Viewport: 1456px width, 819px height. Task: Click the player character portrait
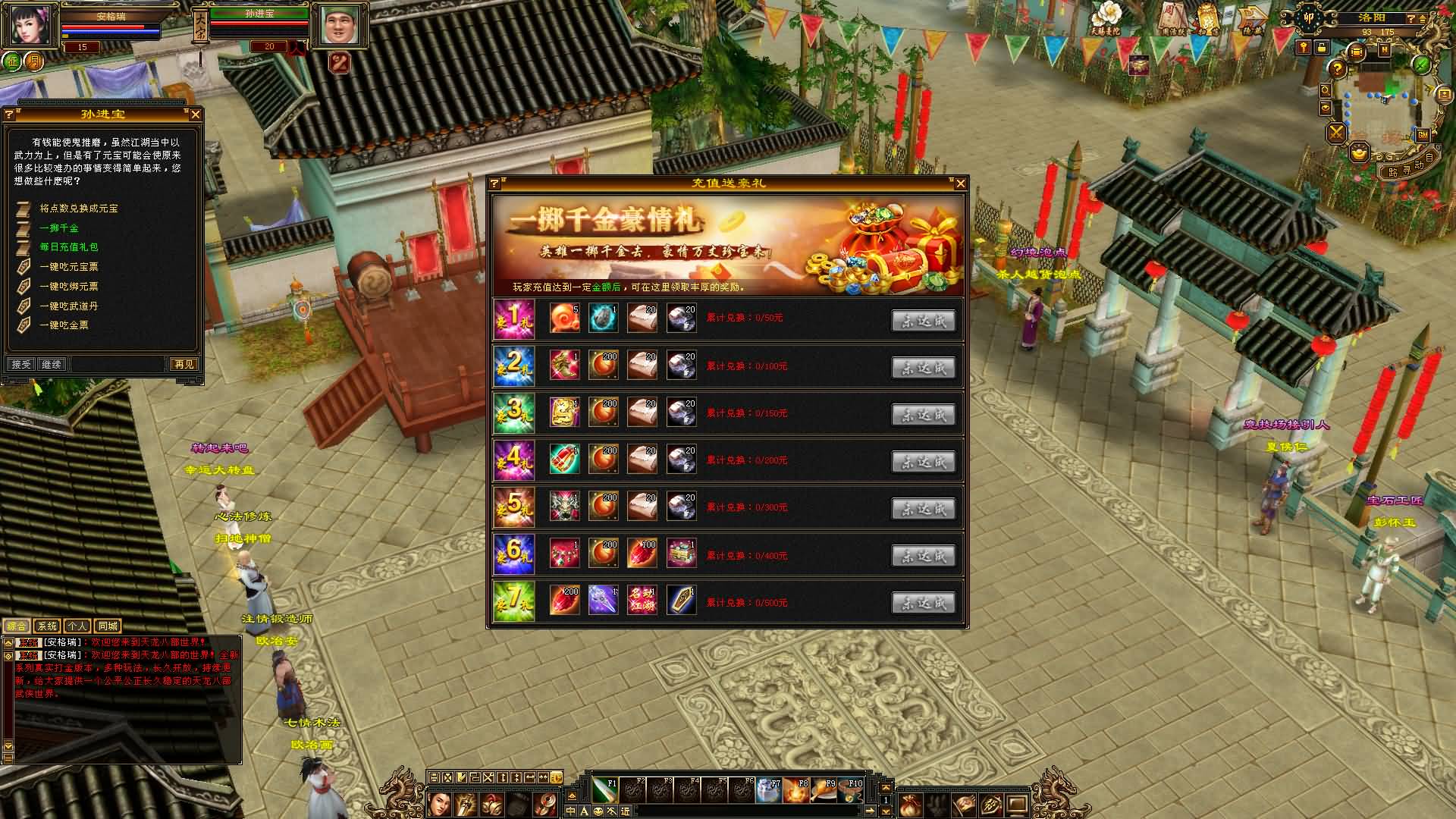(x=31, y=27)
